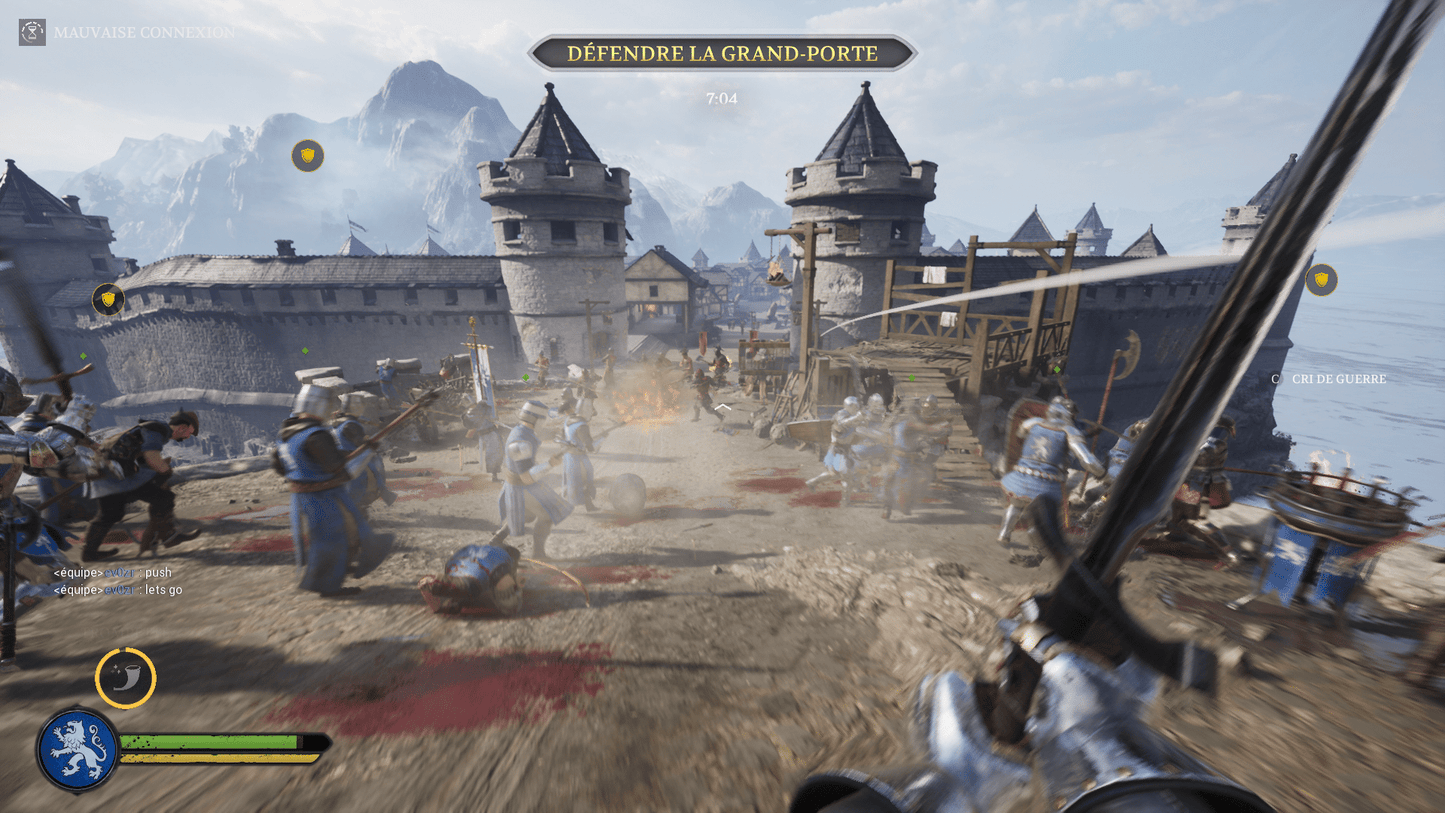Select the shield marker on the left wall
The width and height of the screenshot is (1445, 813).
106,297
